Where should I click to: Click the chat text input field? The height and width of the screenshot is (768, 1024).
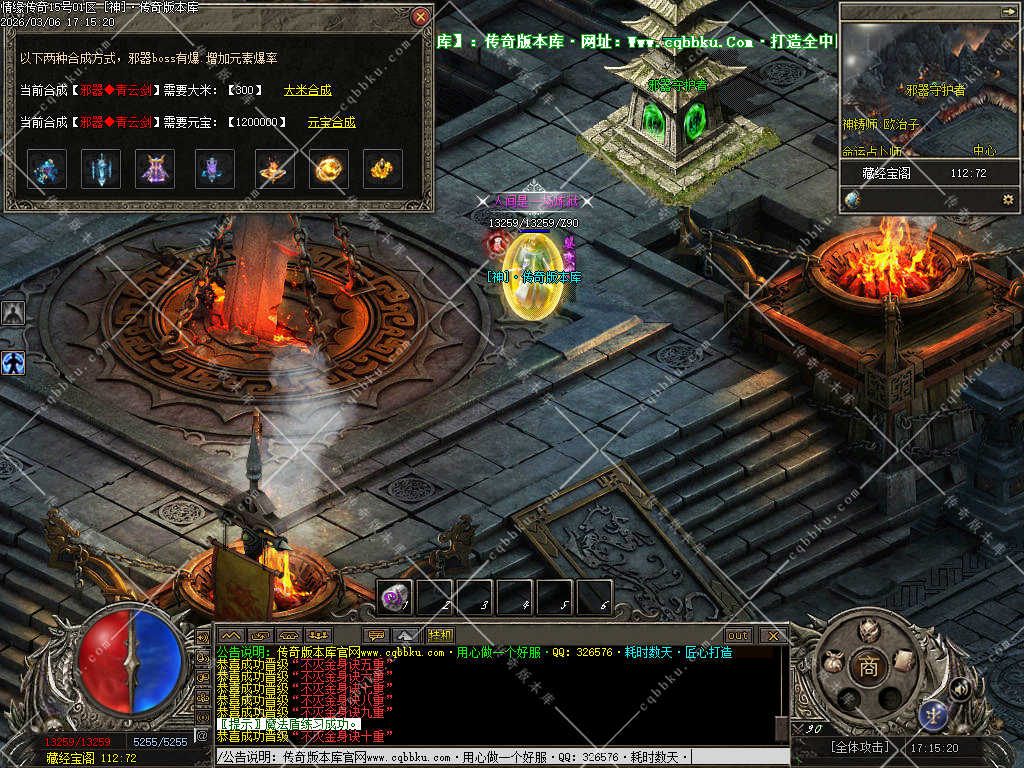tap(500, 758)
